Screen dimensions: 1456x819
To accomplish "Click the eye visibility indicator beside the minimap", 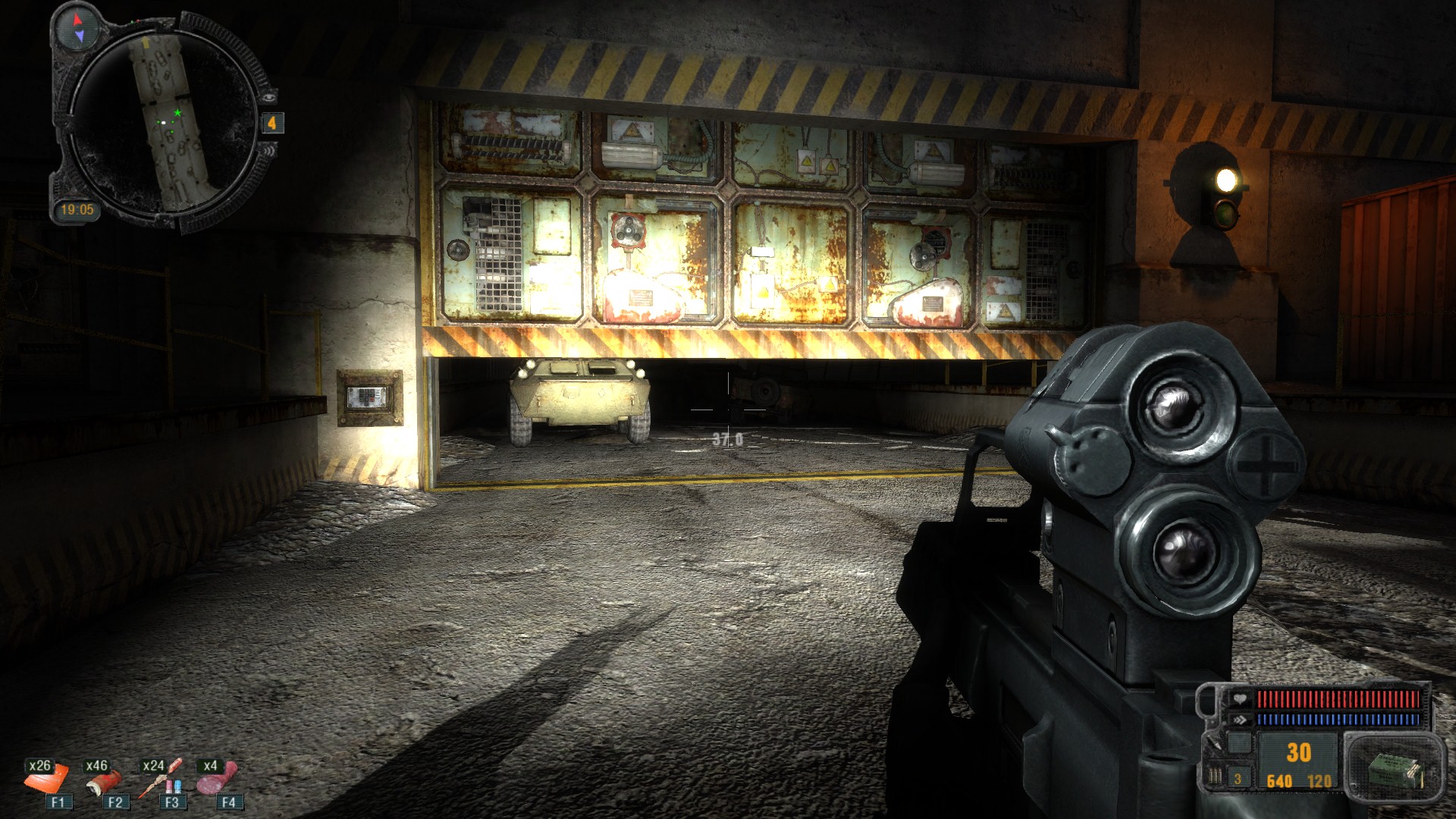I will point(269,97).
